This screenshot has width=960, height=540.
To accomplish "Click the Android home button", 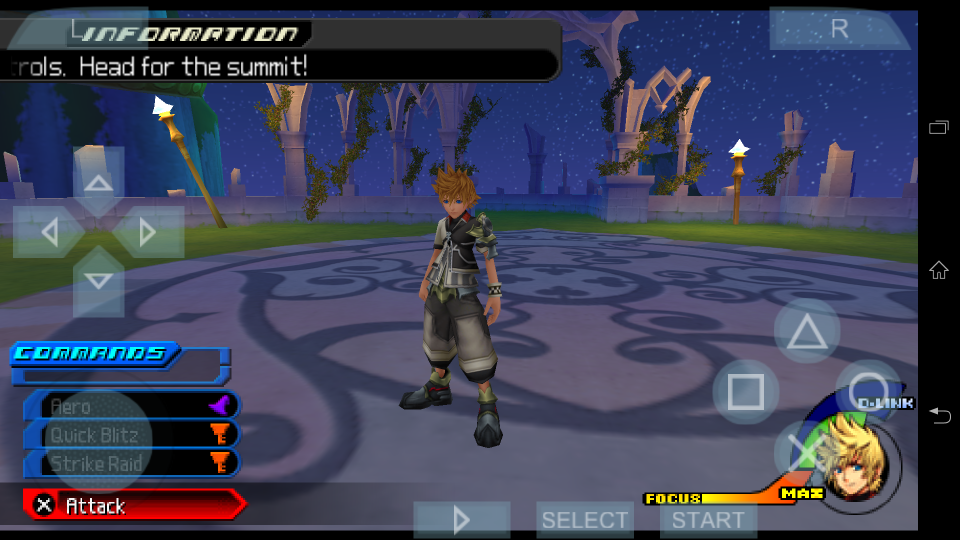I will tap(939, 270).
